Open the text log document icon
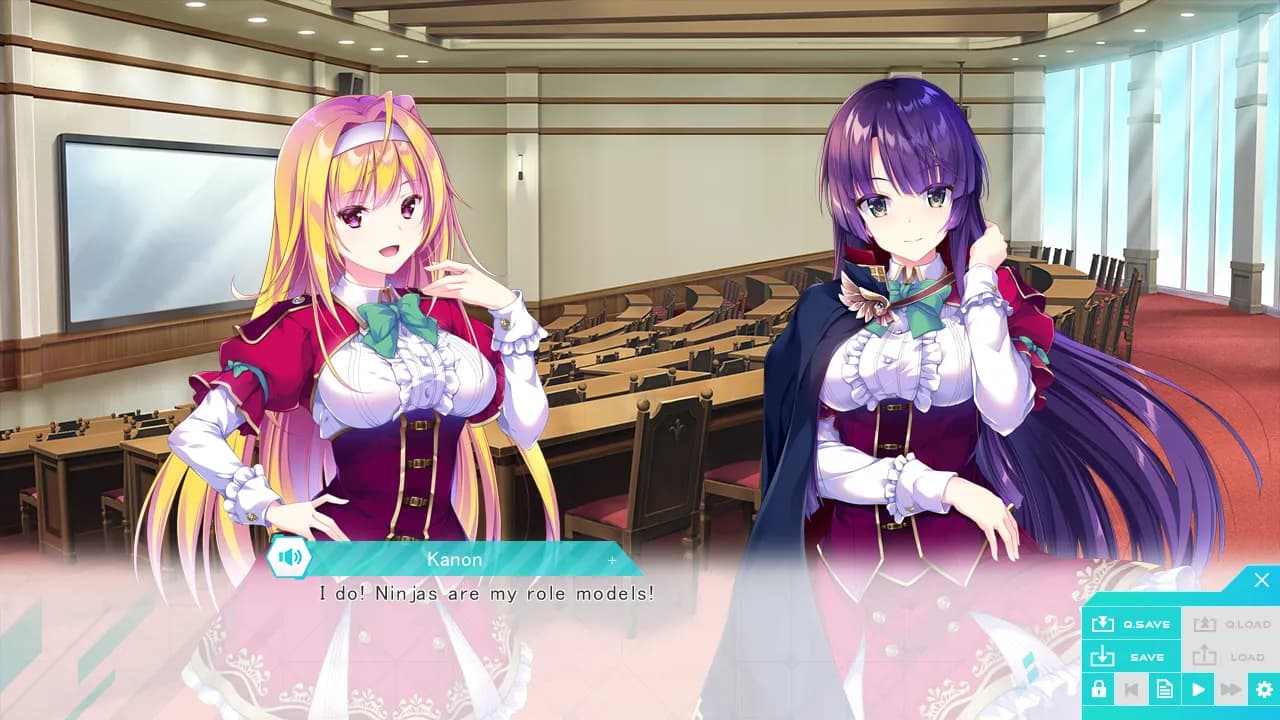 [x=1165, y=689]
